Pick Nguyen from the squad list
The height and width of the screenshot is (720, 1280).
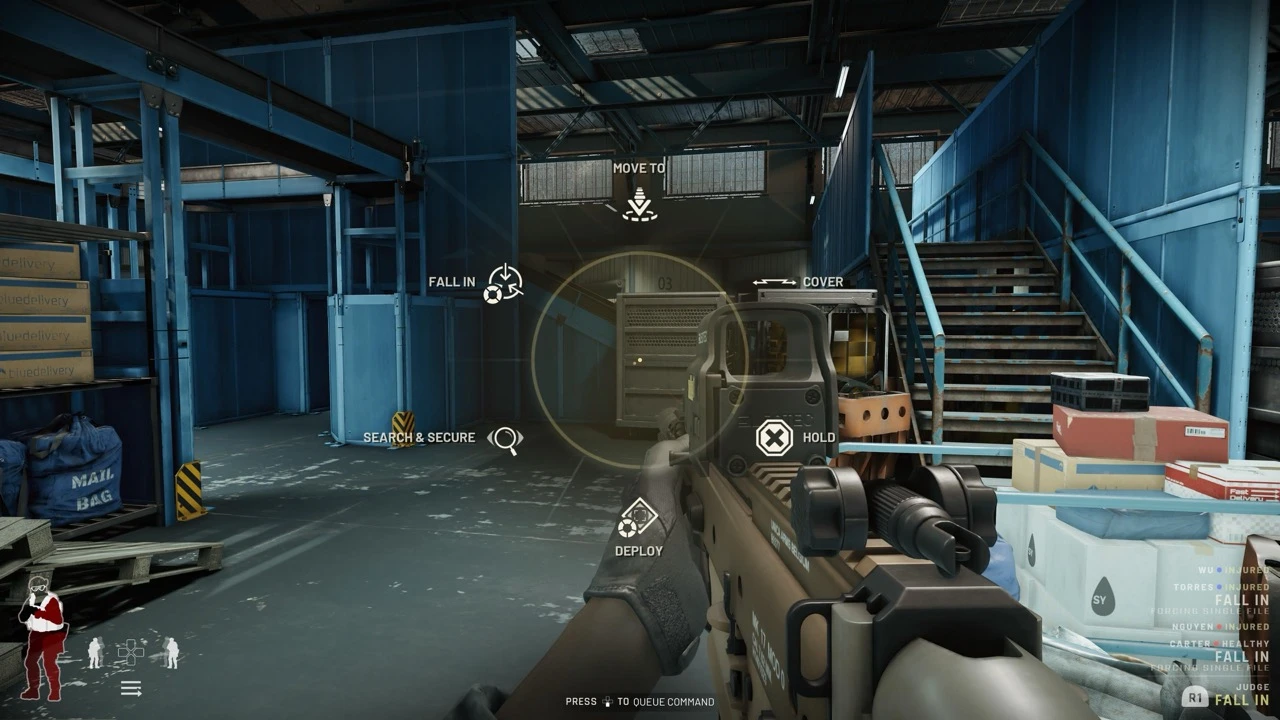1194,627
